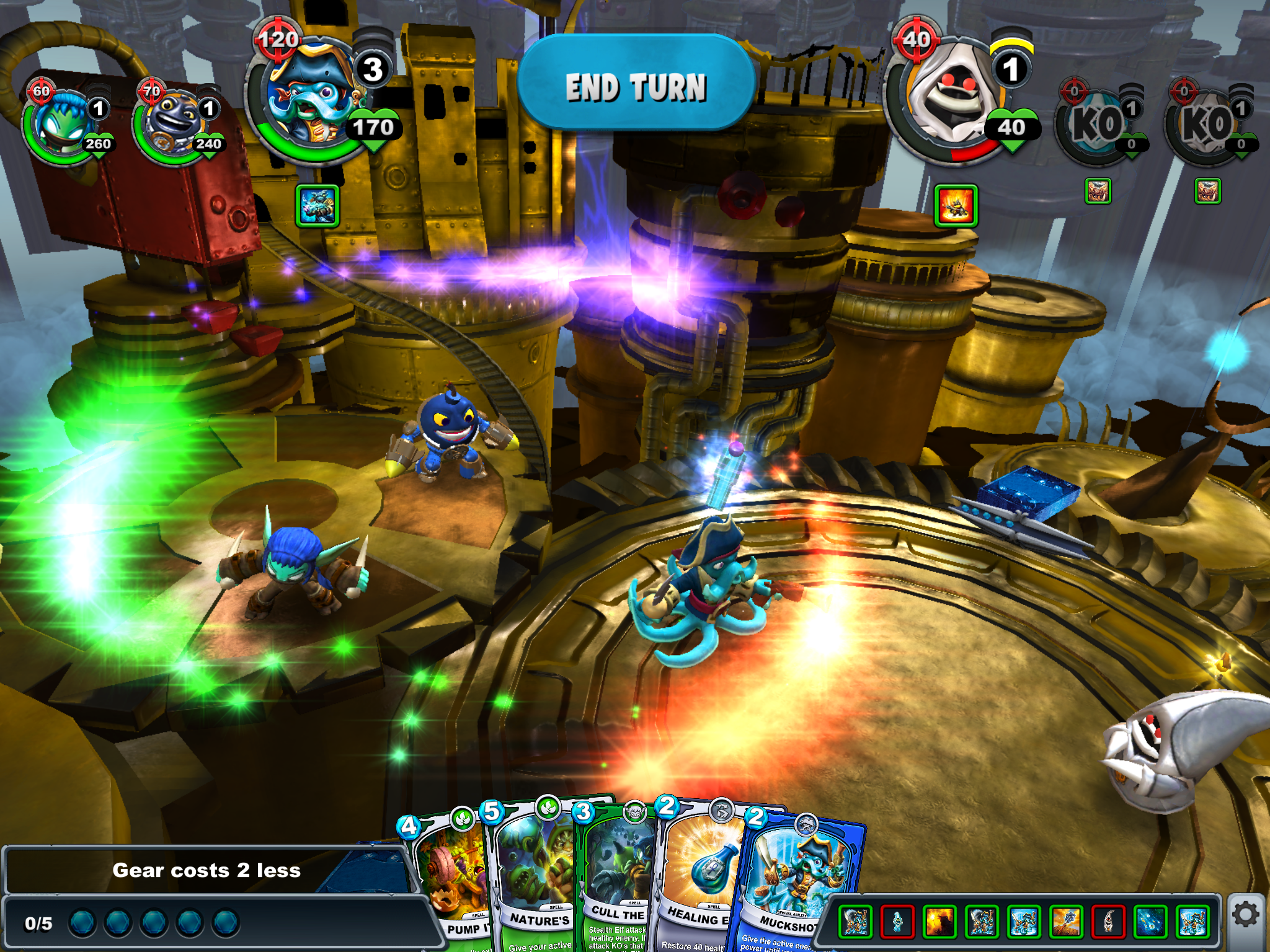This screenshot has width=1270, height=952.
Task: Choose the Healing Elixir spell card
Action: (x=698, y=880)
